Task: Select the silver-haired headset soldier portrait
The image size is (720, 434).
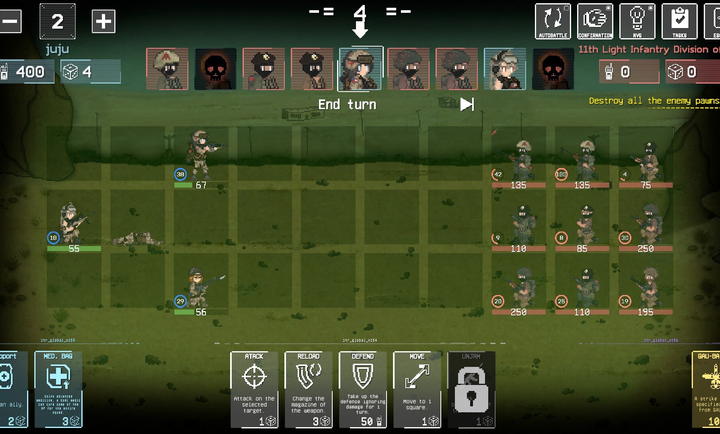Action: pyautogui.click(x=505, y=69)
